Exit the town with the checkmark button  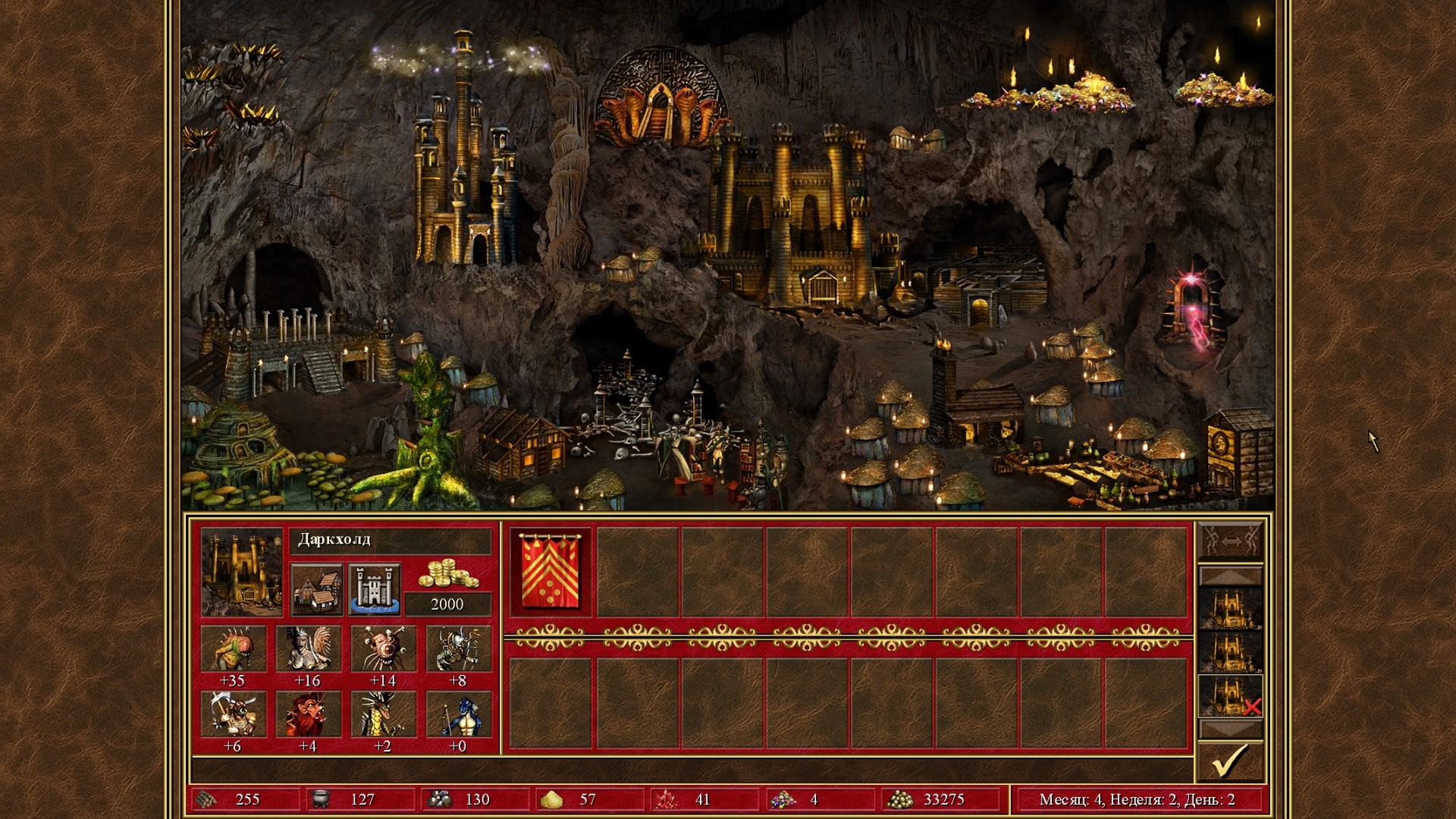point(1230,761)
